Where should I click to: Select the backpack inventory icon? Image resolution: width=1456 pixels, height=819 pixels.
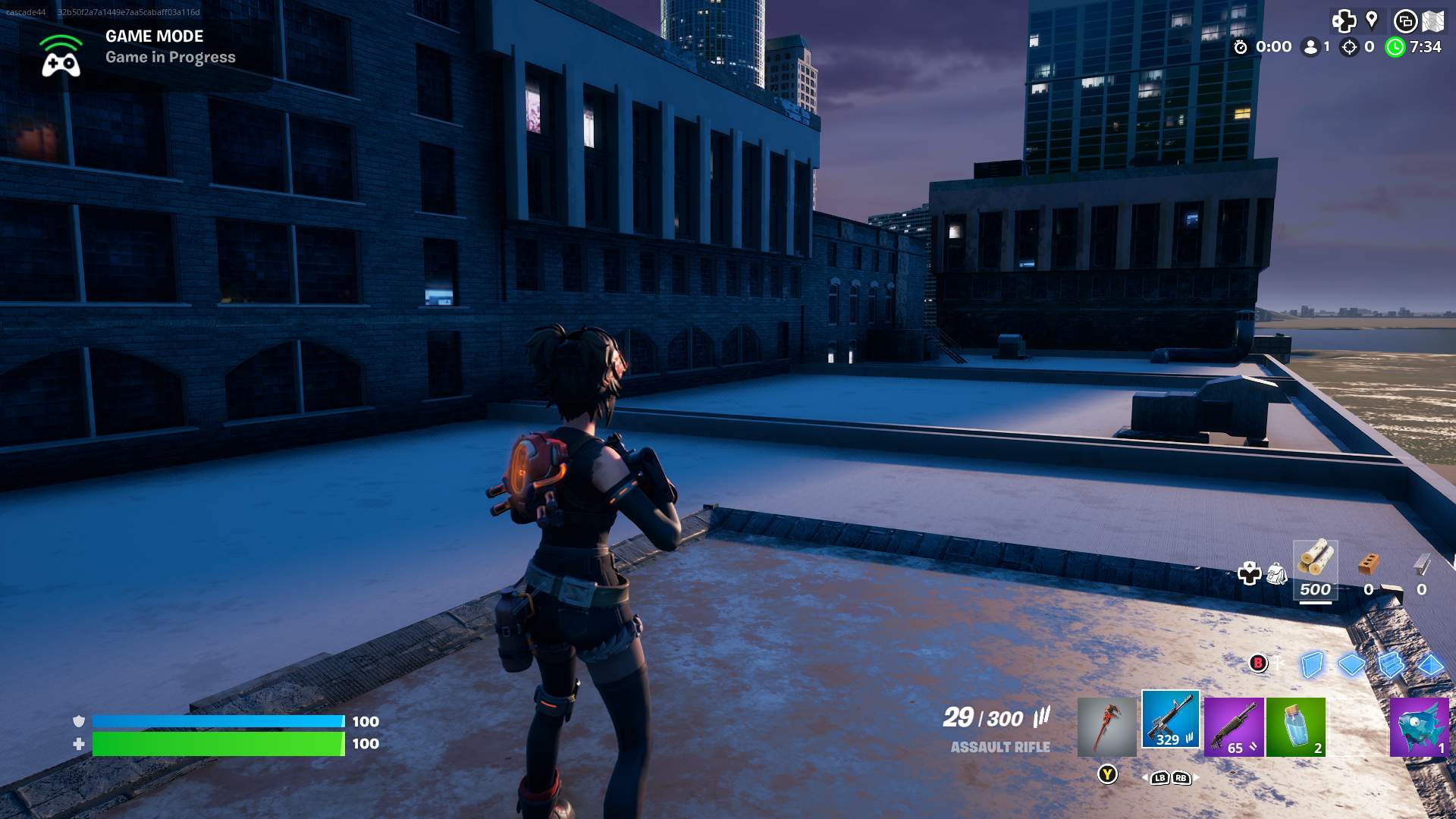(1279, 574)
